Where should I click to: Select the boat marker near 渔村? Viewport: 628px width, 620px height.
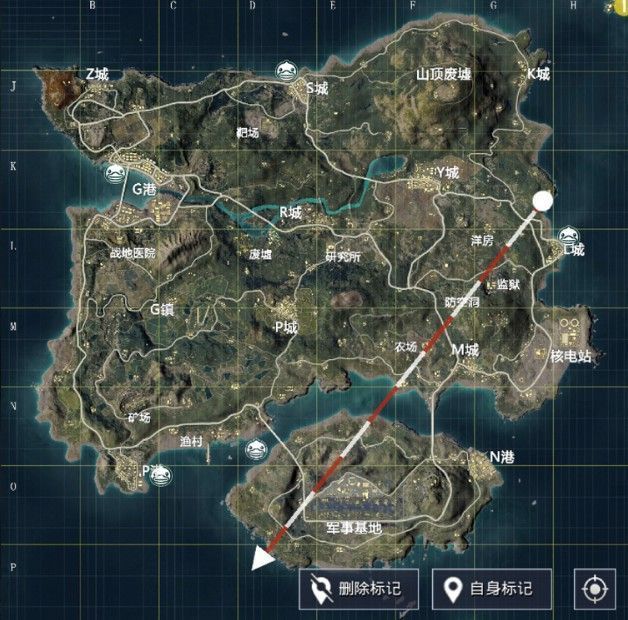coord(256,449)
